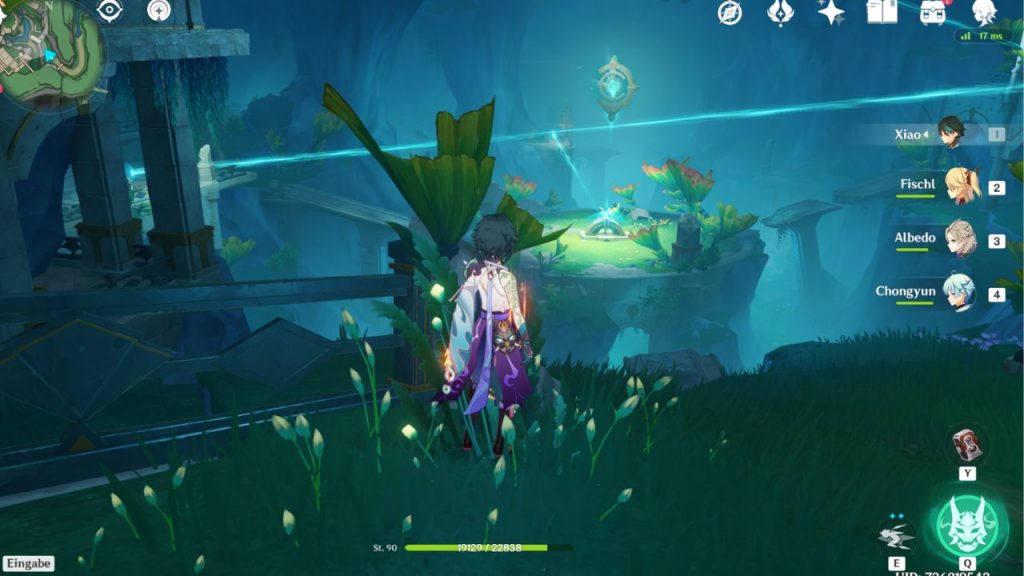The height and width of the screenshot is (576, 1024).
Task: Use the red camera gadget
Action: coord(966,443)
